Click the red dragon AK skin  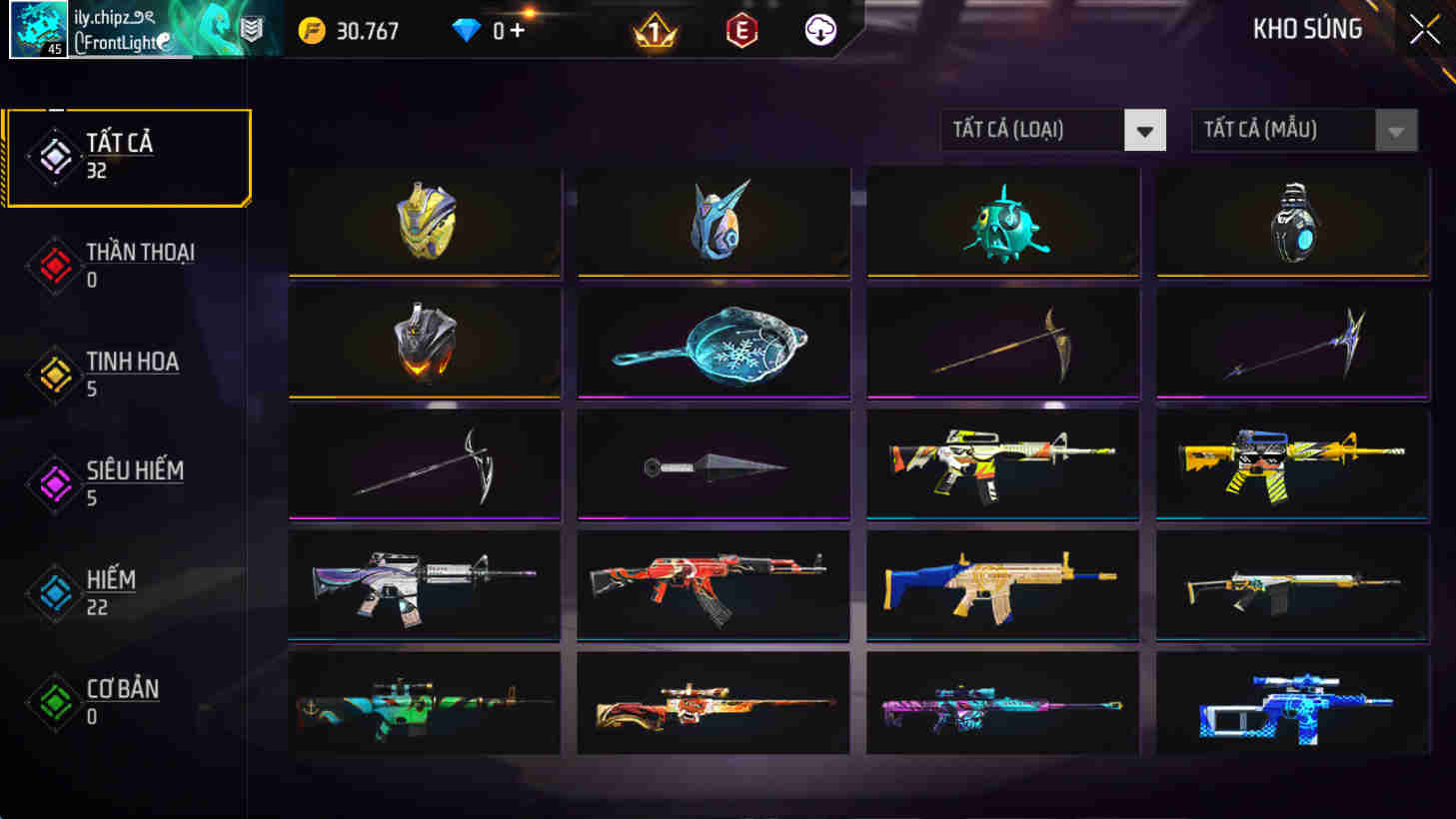tap(713, 585)
